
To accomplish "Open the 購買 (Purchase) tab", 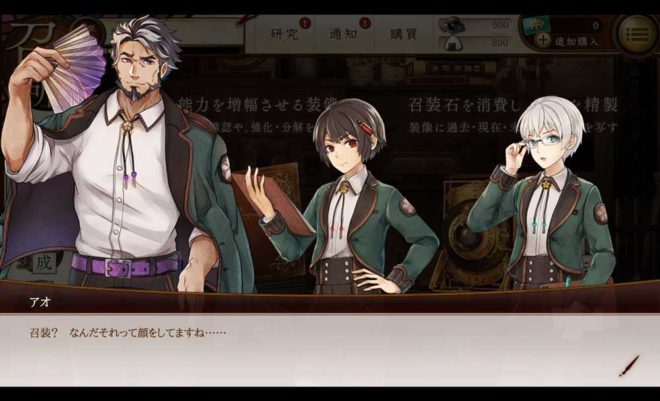I will pos(403,33).
